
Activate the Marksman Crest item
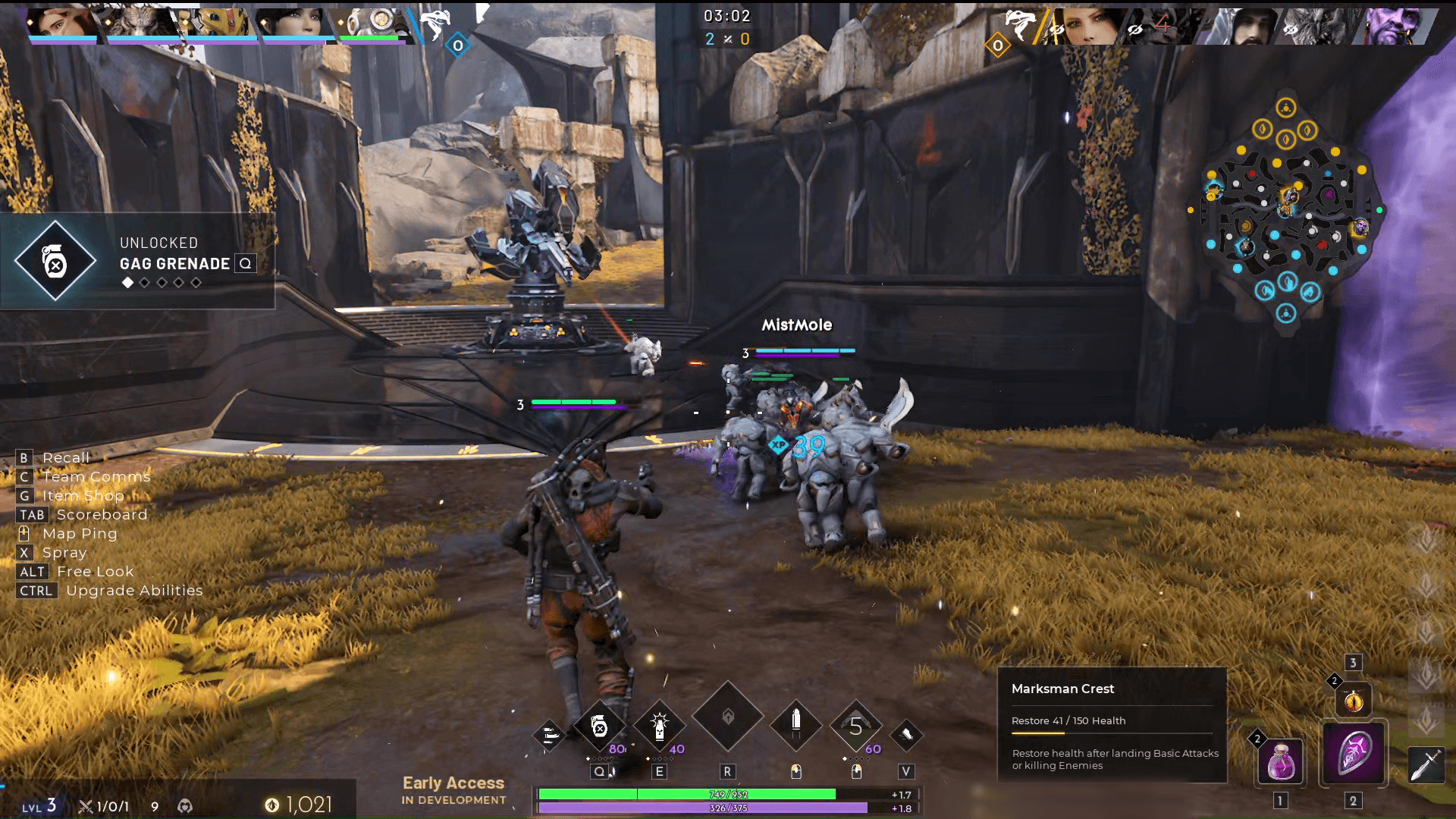(1354, 753)
